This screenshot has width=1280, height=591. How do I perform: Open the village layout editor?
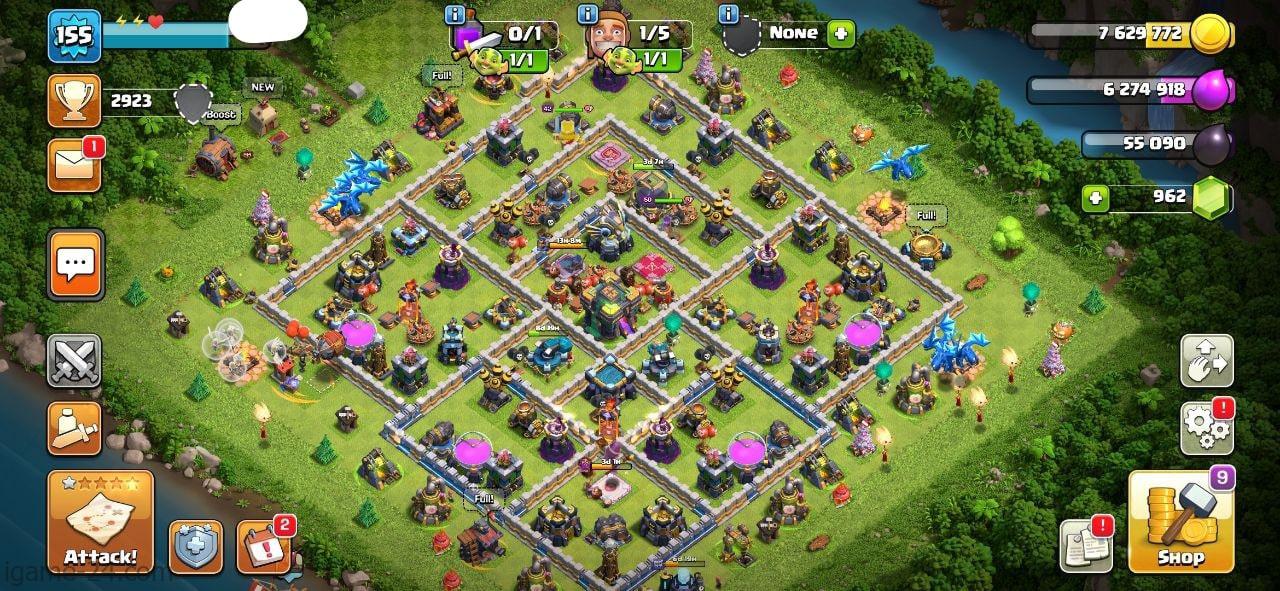(x=1206, y=361)
